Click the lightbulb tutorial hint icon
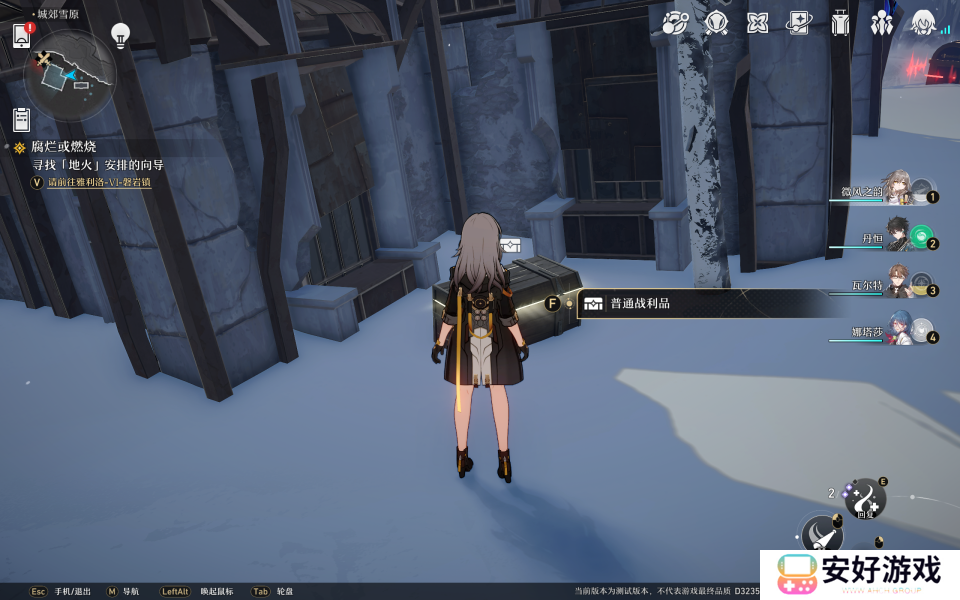 click(120, 36)
